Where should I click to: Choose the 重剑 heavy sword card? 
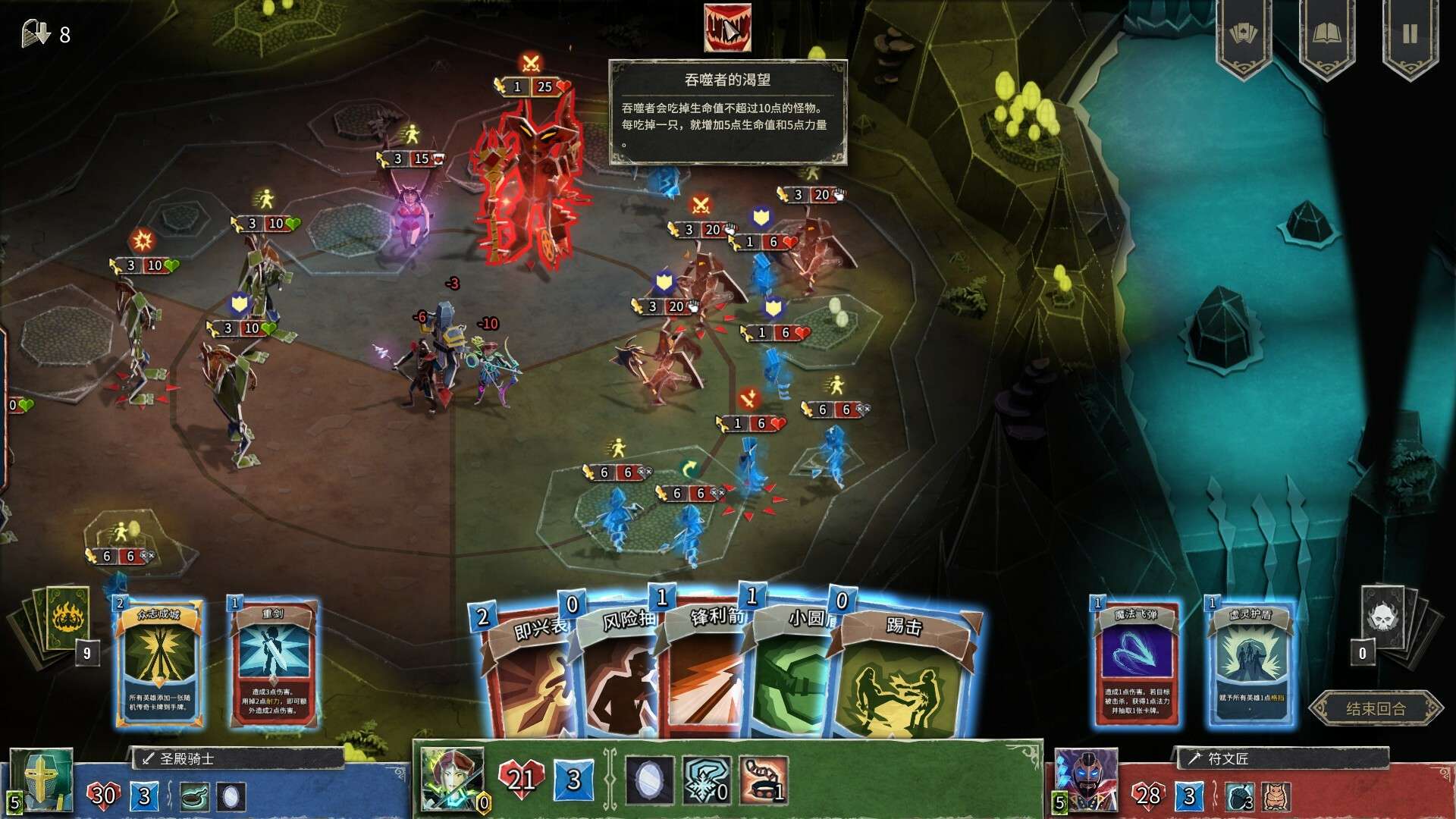[x=273, y=664]
